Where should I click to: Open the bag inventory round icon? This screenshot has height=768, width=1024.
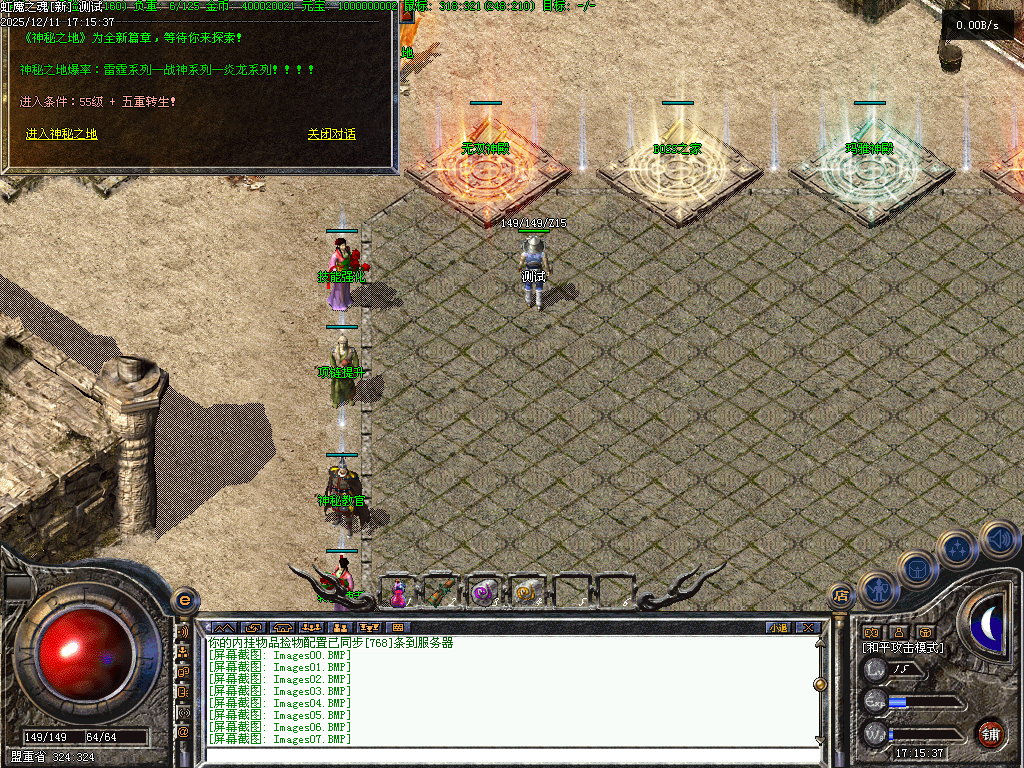pyautogui.click(x=917, y=568)
